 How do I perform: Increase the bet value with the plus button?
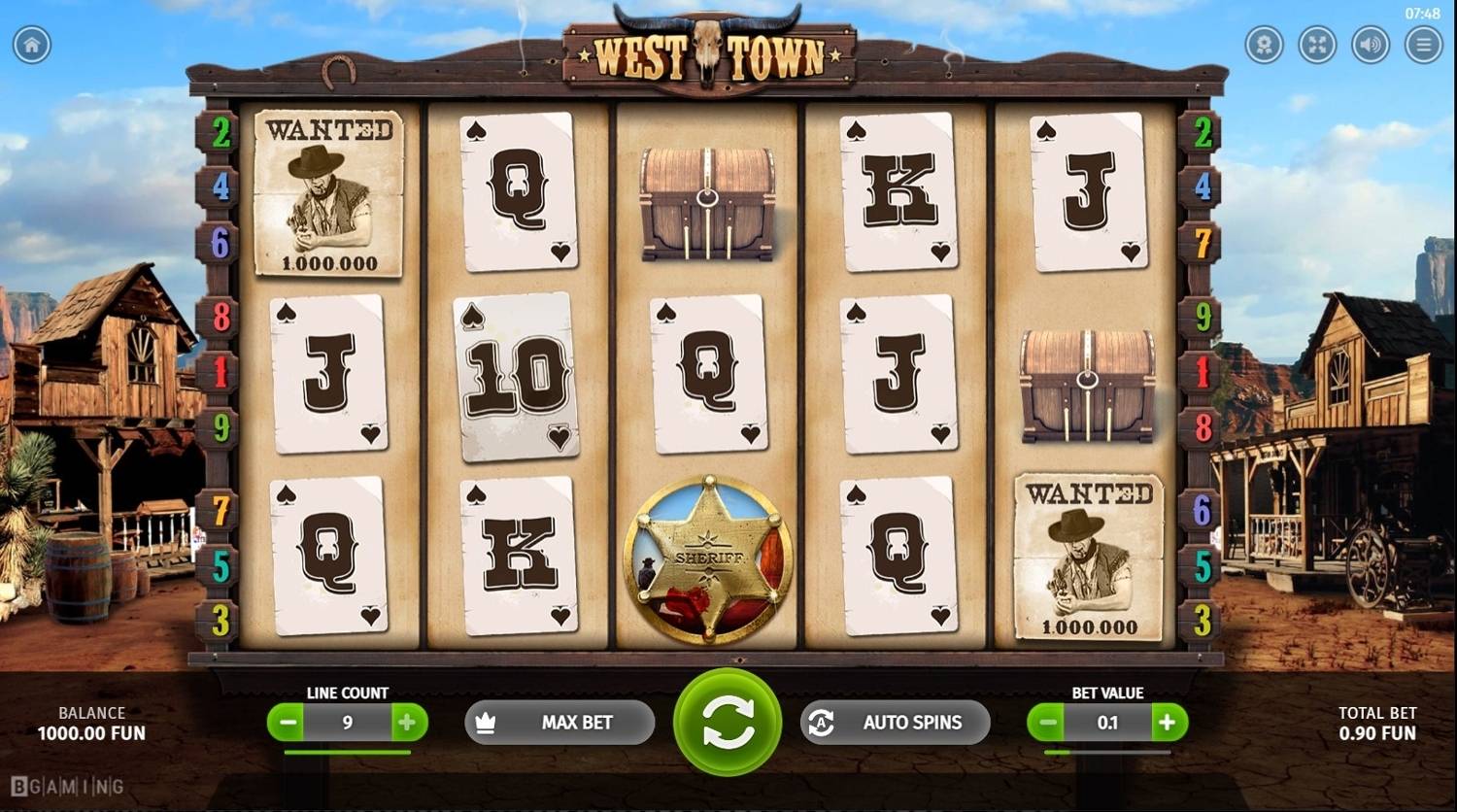click(x=1168, y=723)
